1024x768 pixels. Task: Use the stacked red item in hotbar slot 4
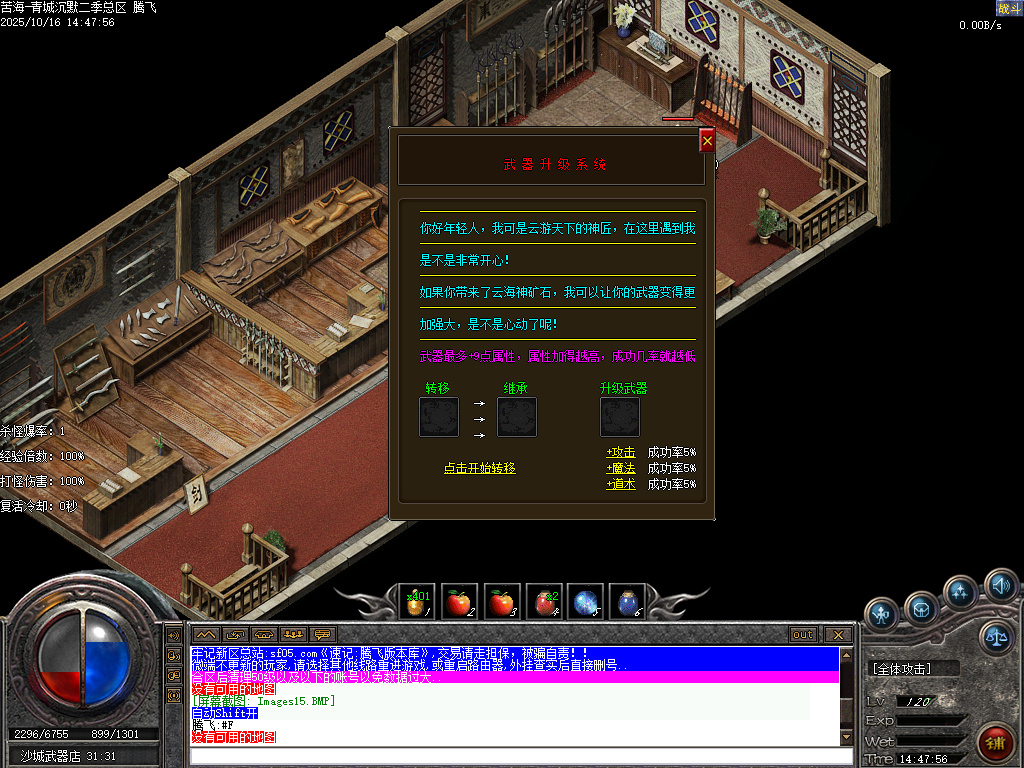coord(543,602)
